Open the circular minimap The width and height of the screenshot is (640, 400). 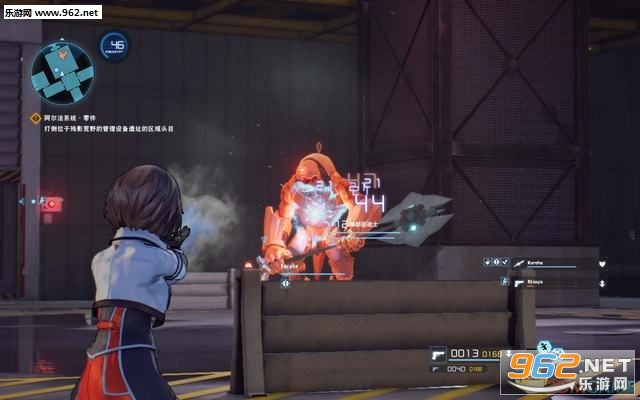pyautogui.click(x=61, y=73)
